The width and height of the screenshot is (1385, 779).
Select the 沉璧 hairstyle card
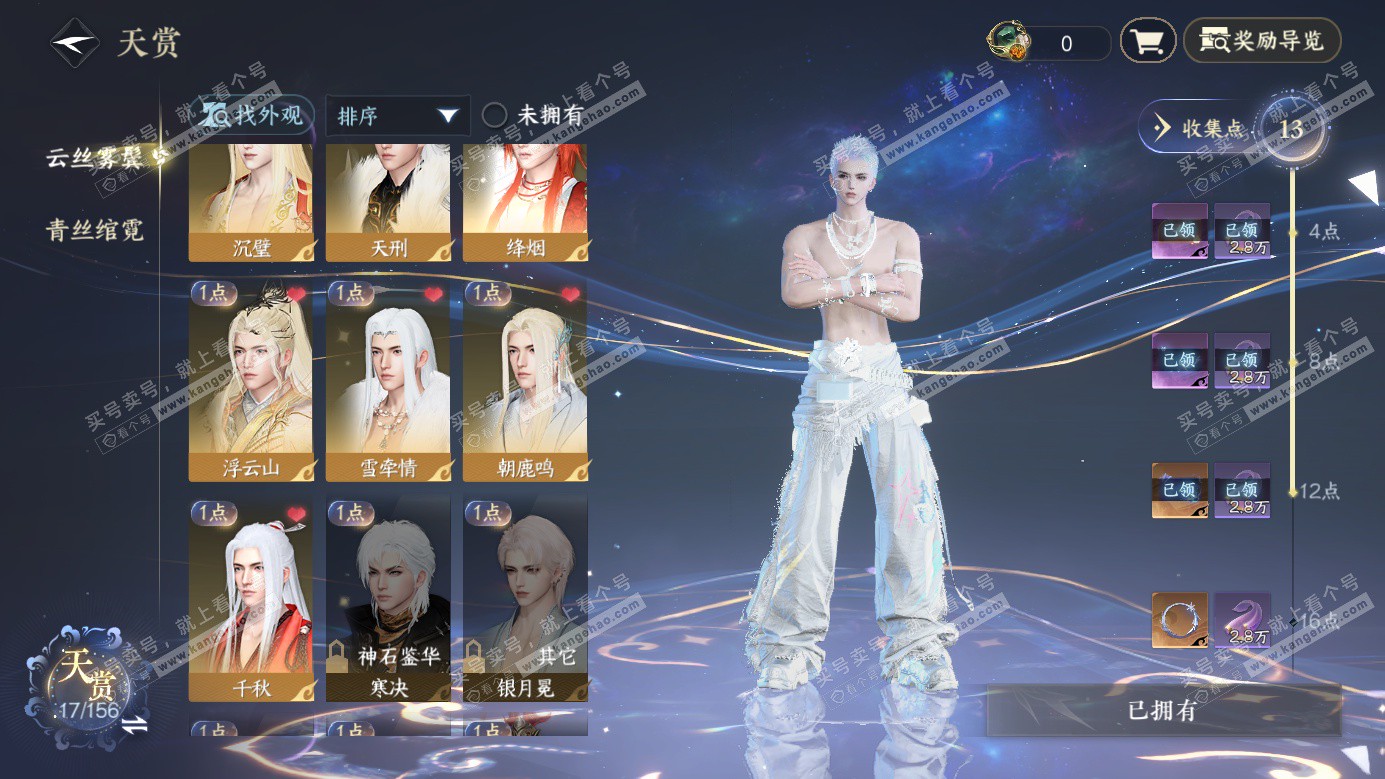[251, 203]
